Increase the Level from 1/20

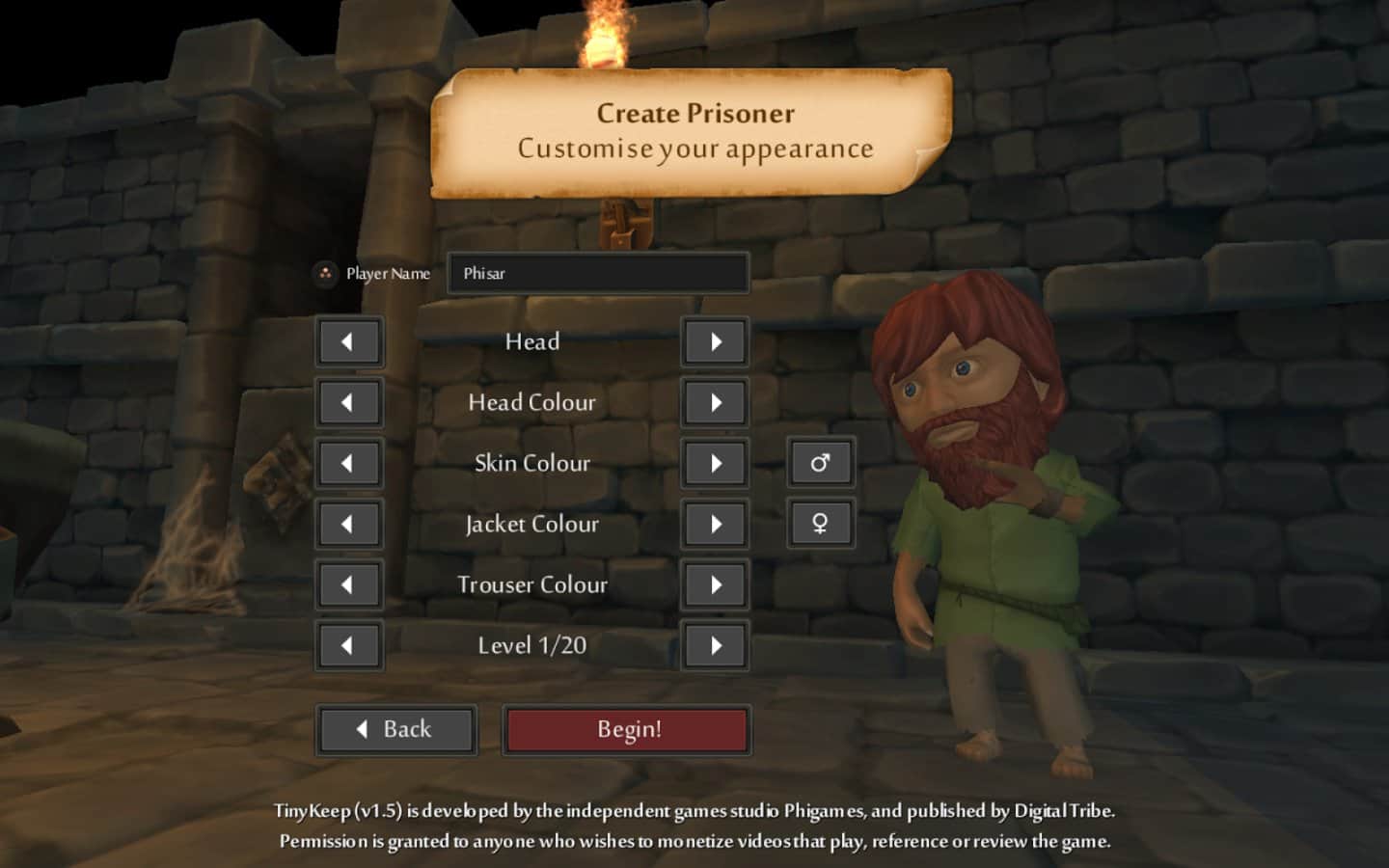click(714, 645)
